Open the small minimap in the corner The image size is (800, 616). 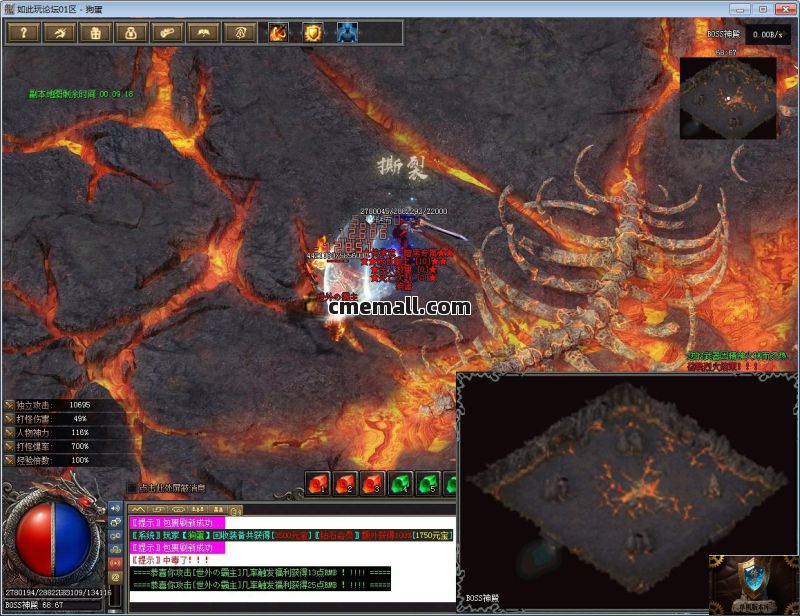(x=727, y=98)
